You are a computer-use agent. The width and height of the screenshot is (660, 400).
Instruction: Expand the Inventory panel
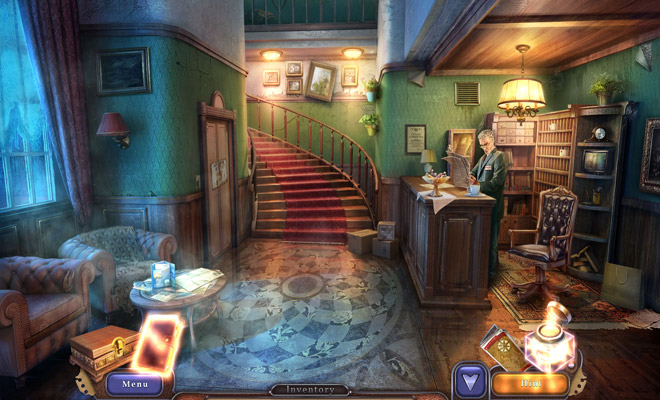coord(309,389)
